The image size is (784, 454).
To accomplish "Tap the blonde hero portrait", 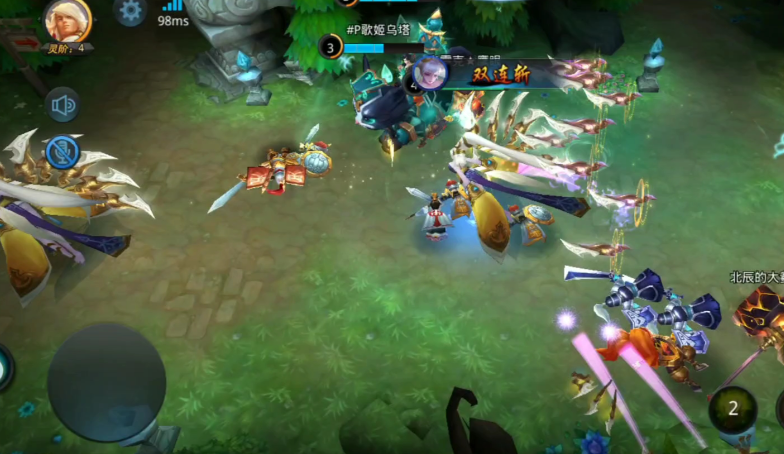I will point(68,19).
